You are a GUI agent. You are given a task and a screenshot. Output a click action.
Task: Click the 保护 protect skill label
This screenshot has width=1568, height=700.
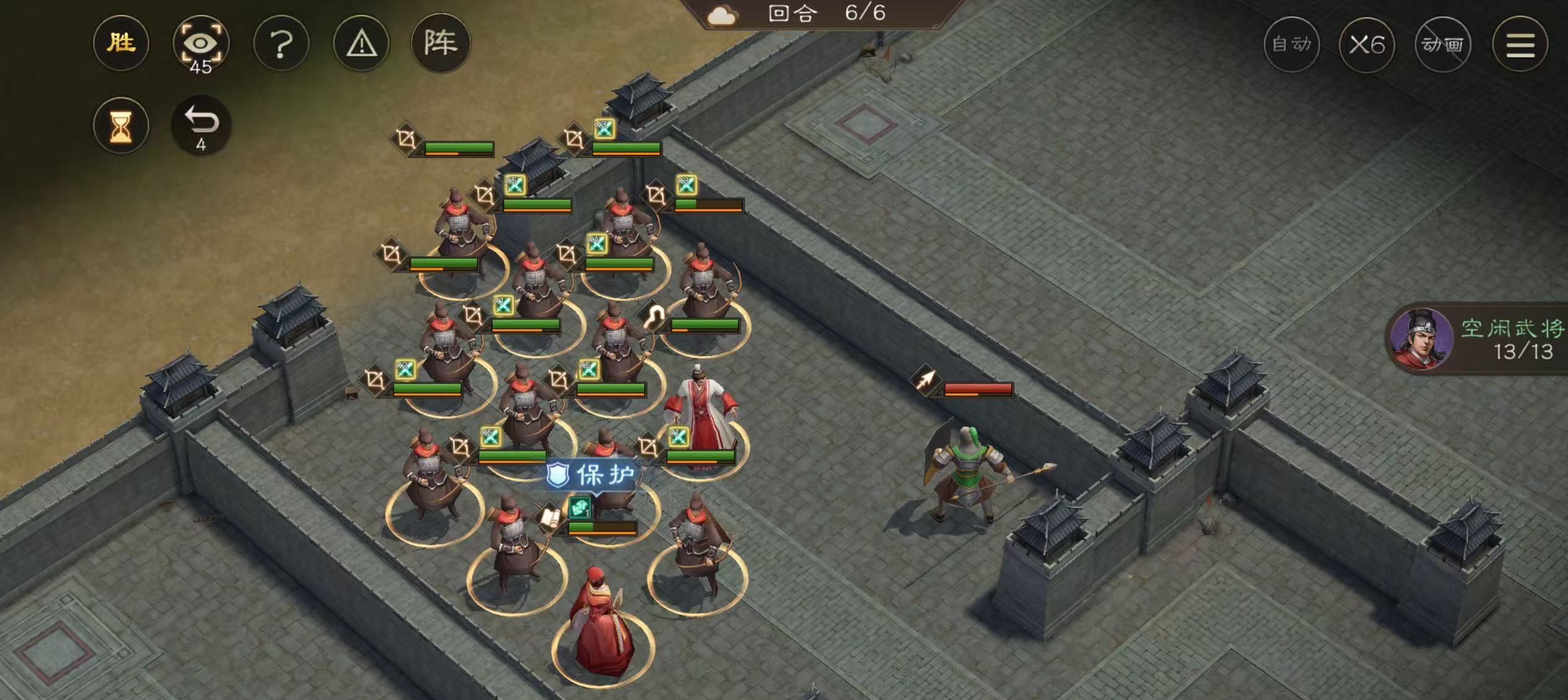[593, 475]
